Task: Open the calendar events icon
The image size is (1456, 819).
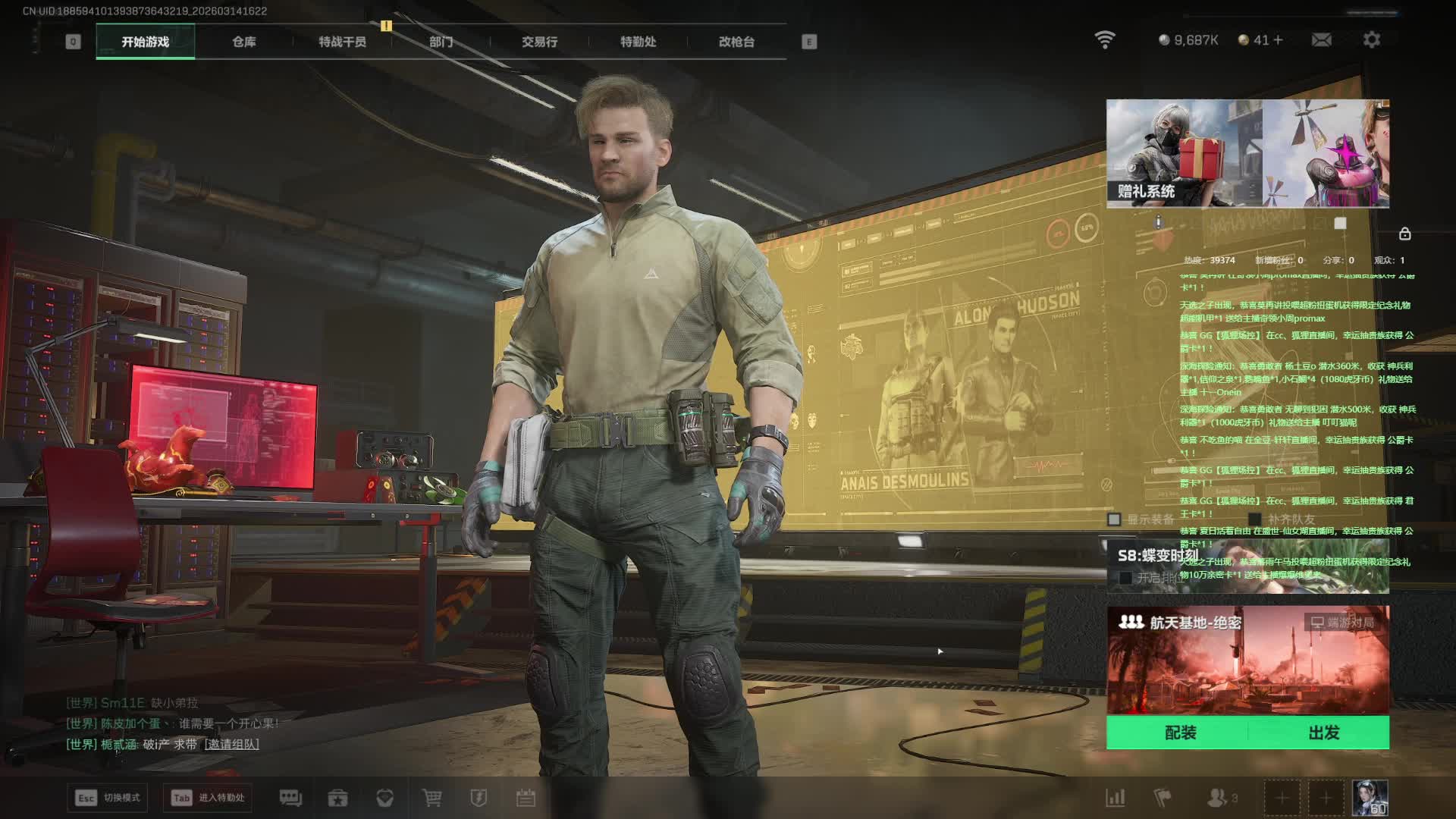Action: click(526, 798)
